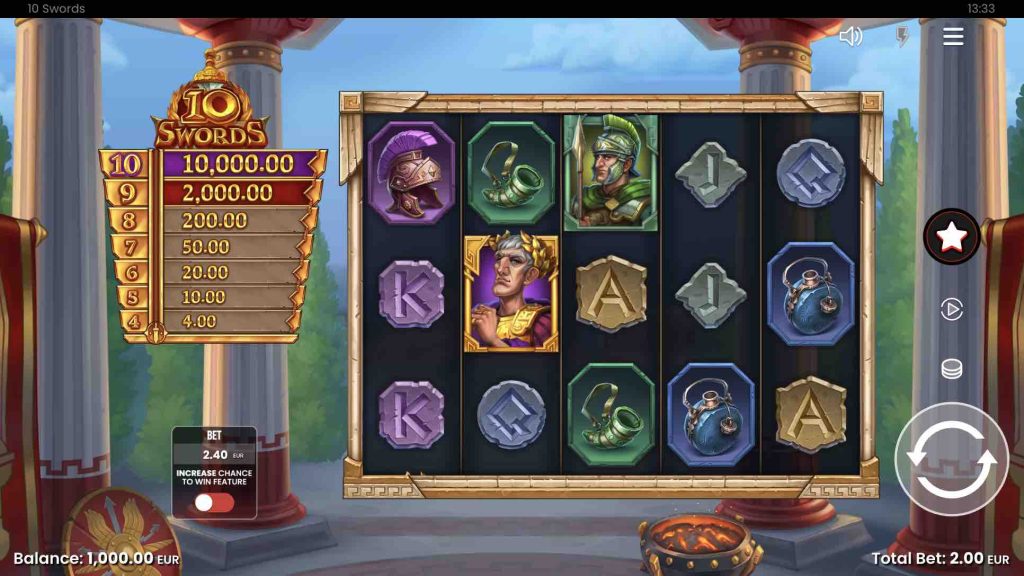Start autoplay with the play icon
Image resolution: width=1024 pixels, height=576 pixels.
(x=951, y=310)
